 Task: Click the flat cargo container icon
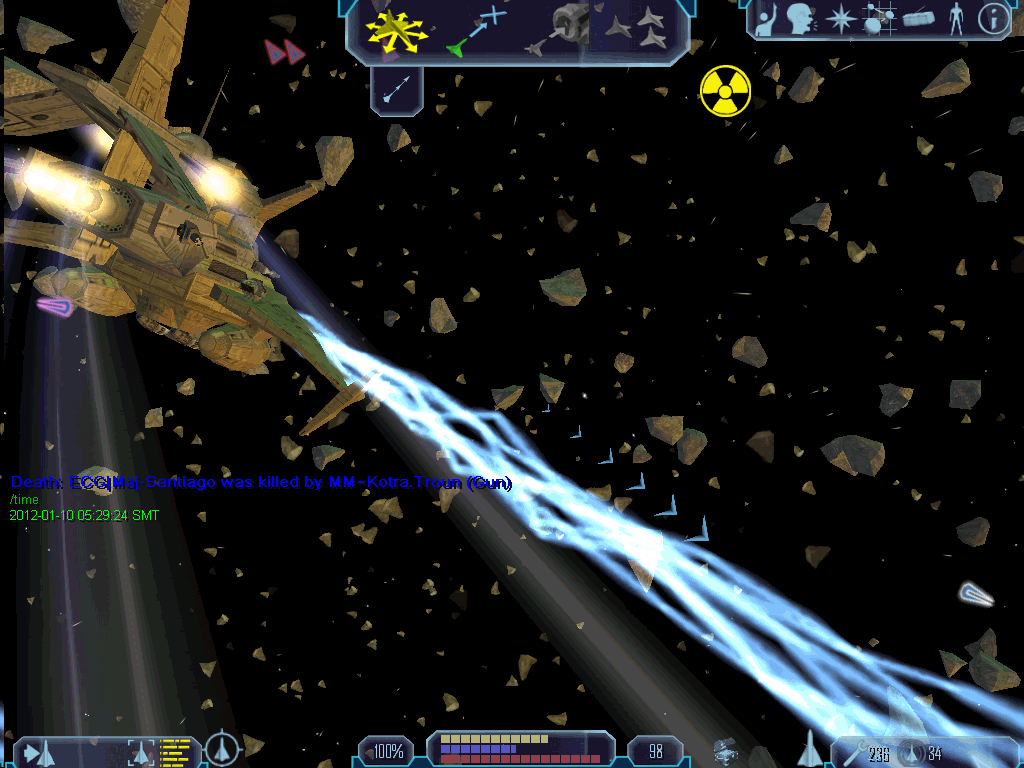[918, 19]
